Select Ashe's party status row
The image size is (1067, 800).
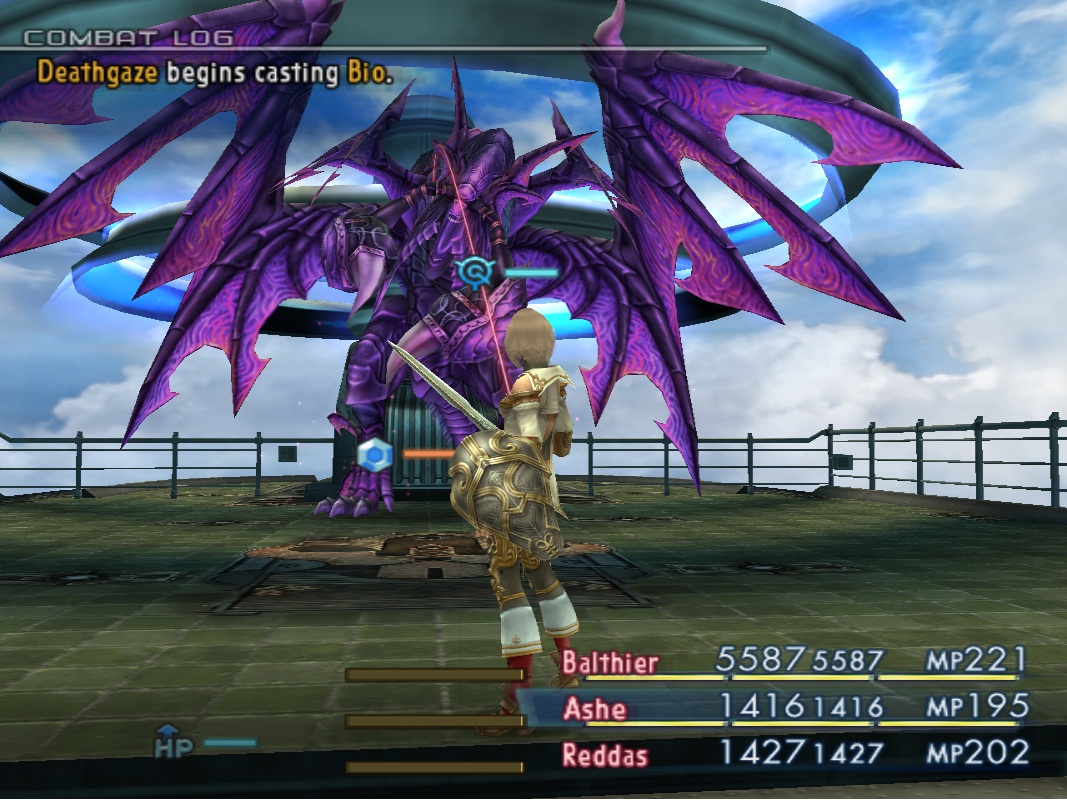596,709
